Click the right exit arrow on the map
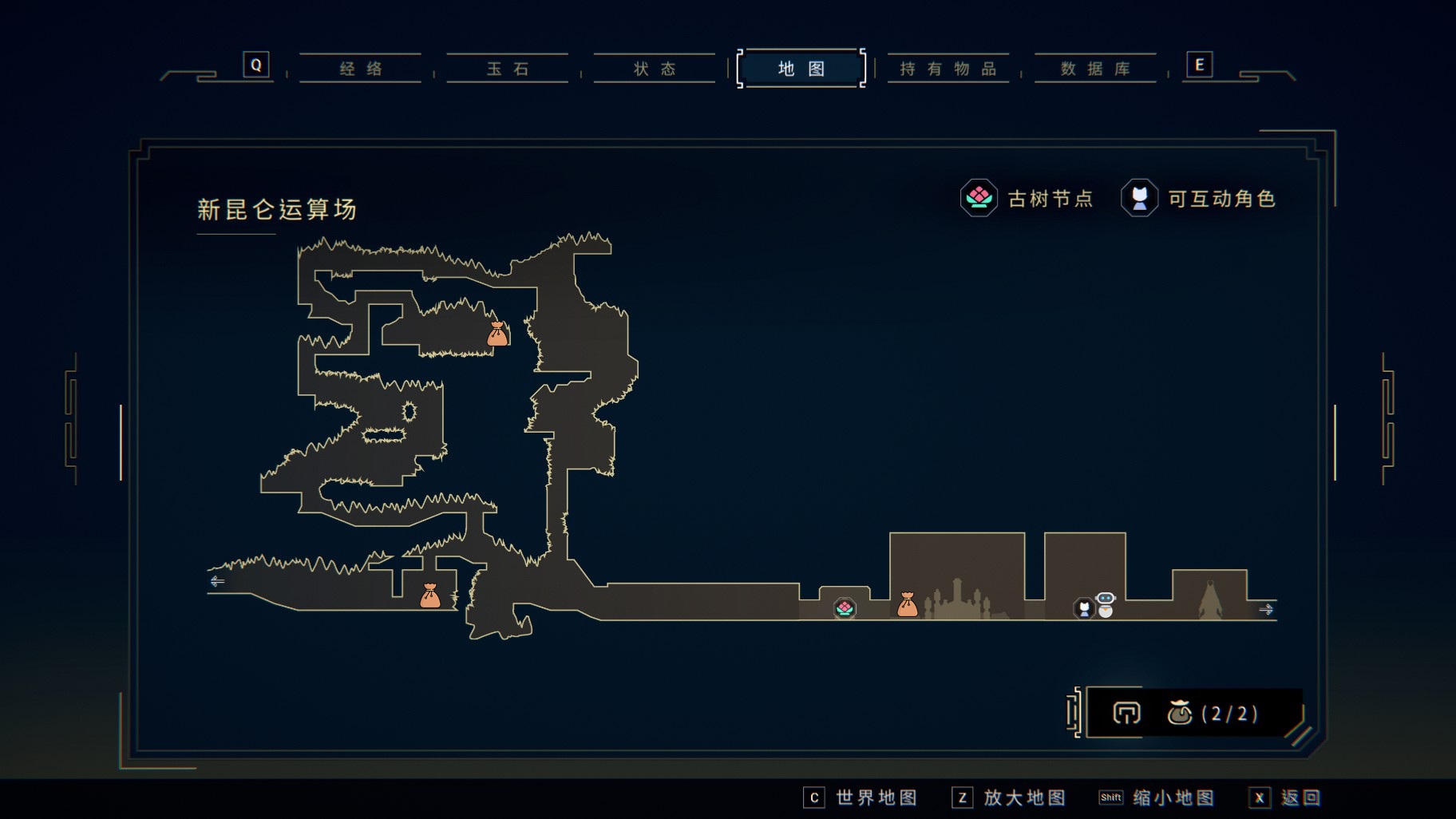 point(1266,609)
